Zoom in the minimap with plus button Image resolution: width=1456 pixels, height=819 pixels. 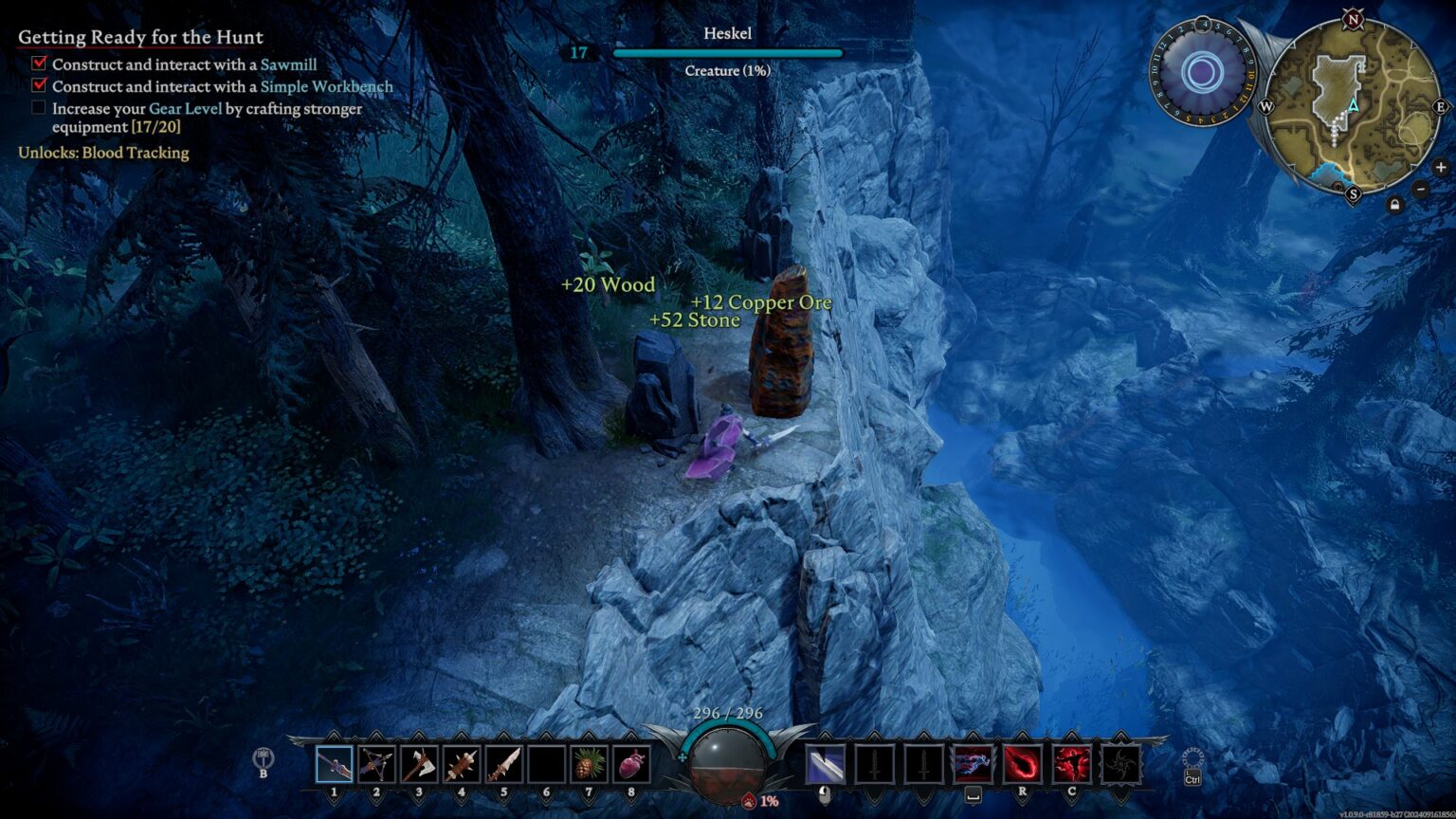click(1440, 168)
